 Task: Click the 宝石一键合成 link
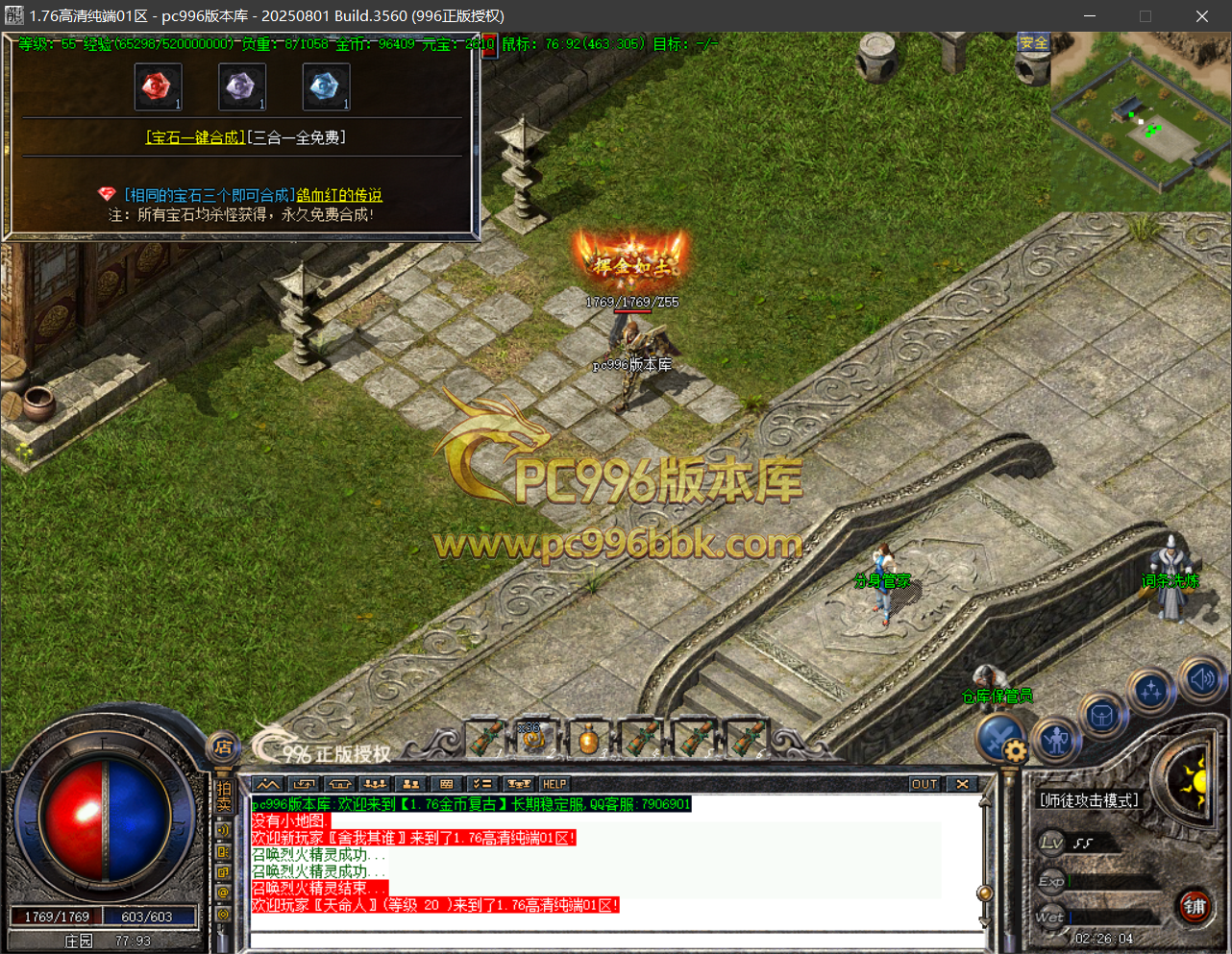coord(195,138)
